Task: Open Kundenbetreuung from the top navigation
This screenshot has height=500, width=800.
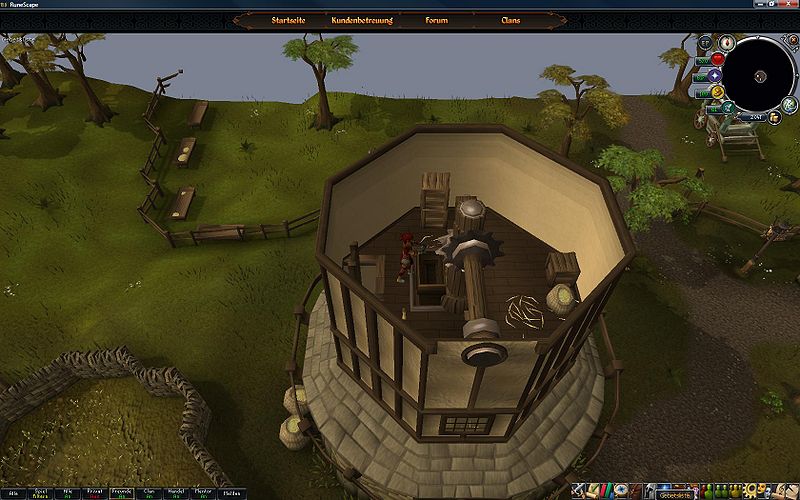Action: click(361, 20)
